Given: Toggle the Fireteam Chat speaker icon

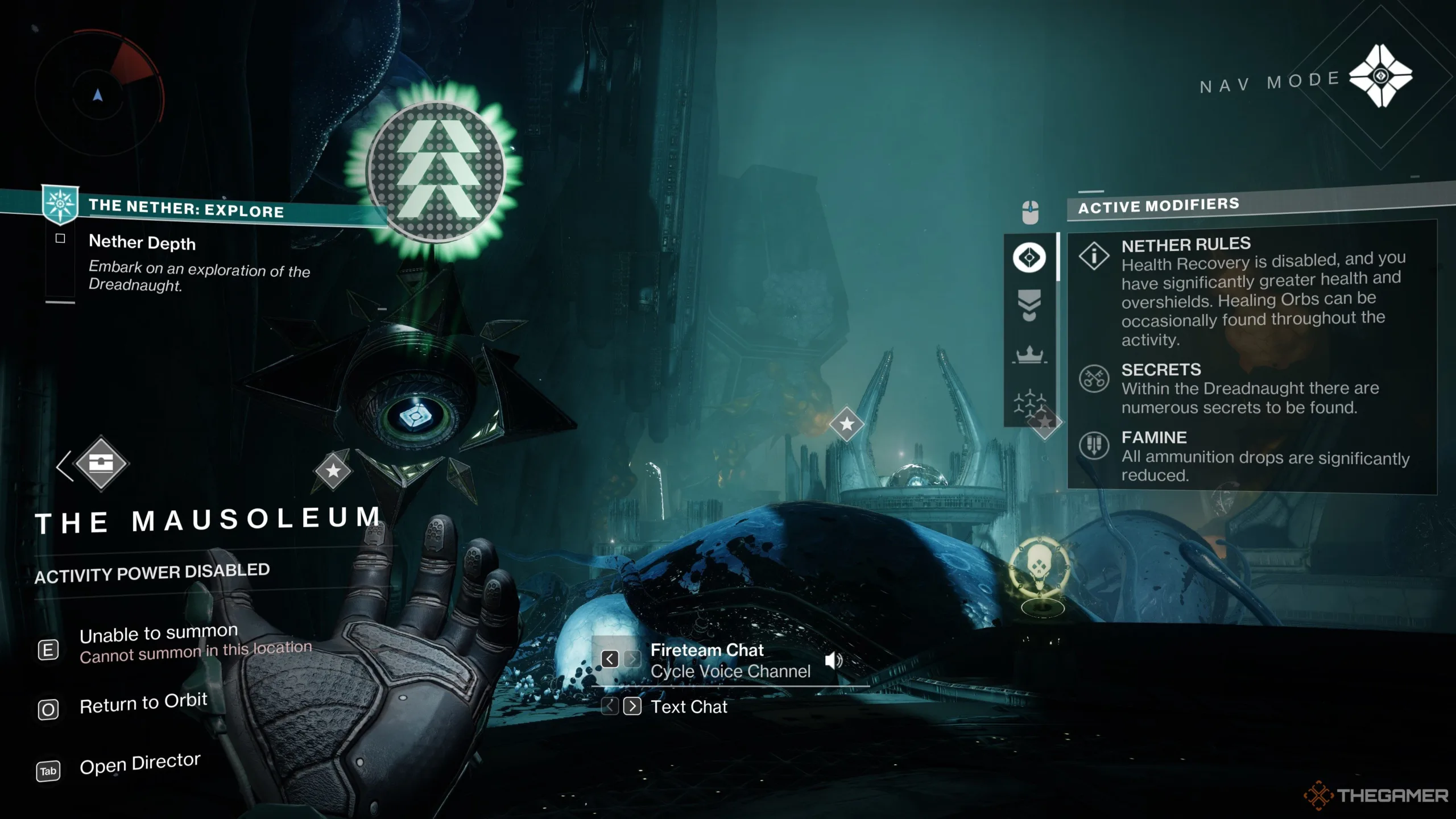Looking at the screenshot, I should tap(833, 660).
